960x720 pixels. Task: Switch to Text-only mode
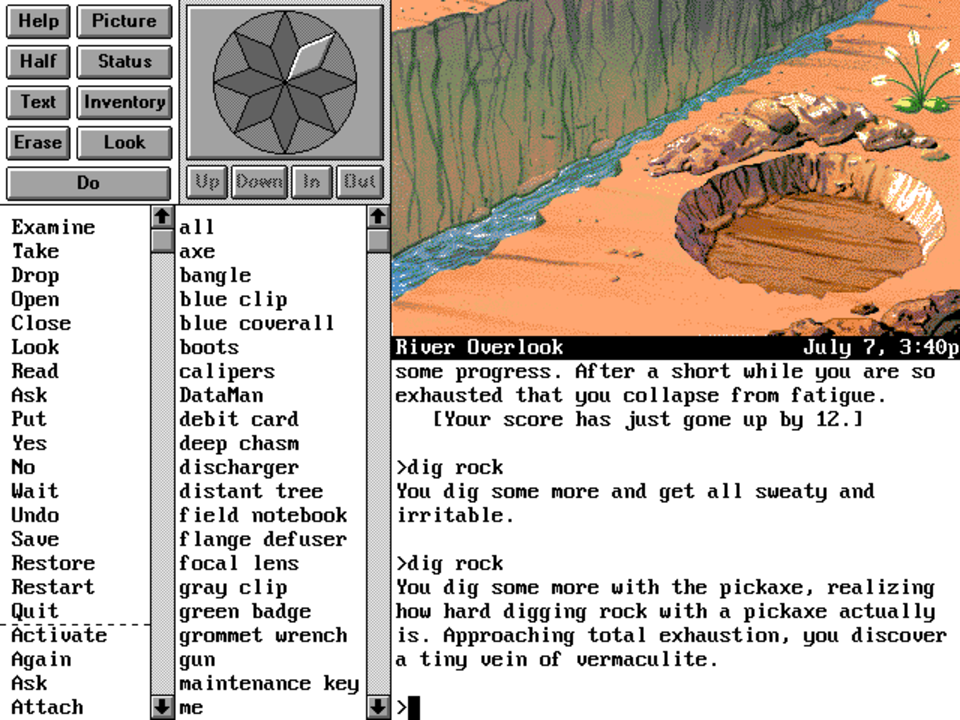38,102
